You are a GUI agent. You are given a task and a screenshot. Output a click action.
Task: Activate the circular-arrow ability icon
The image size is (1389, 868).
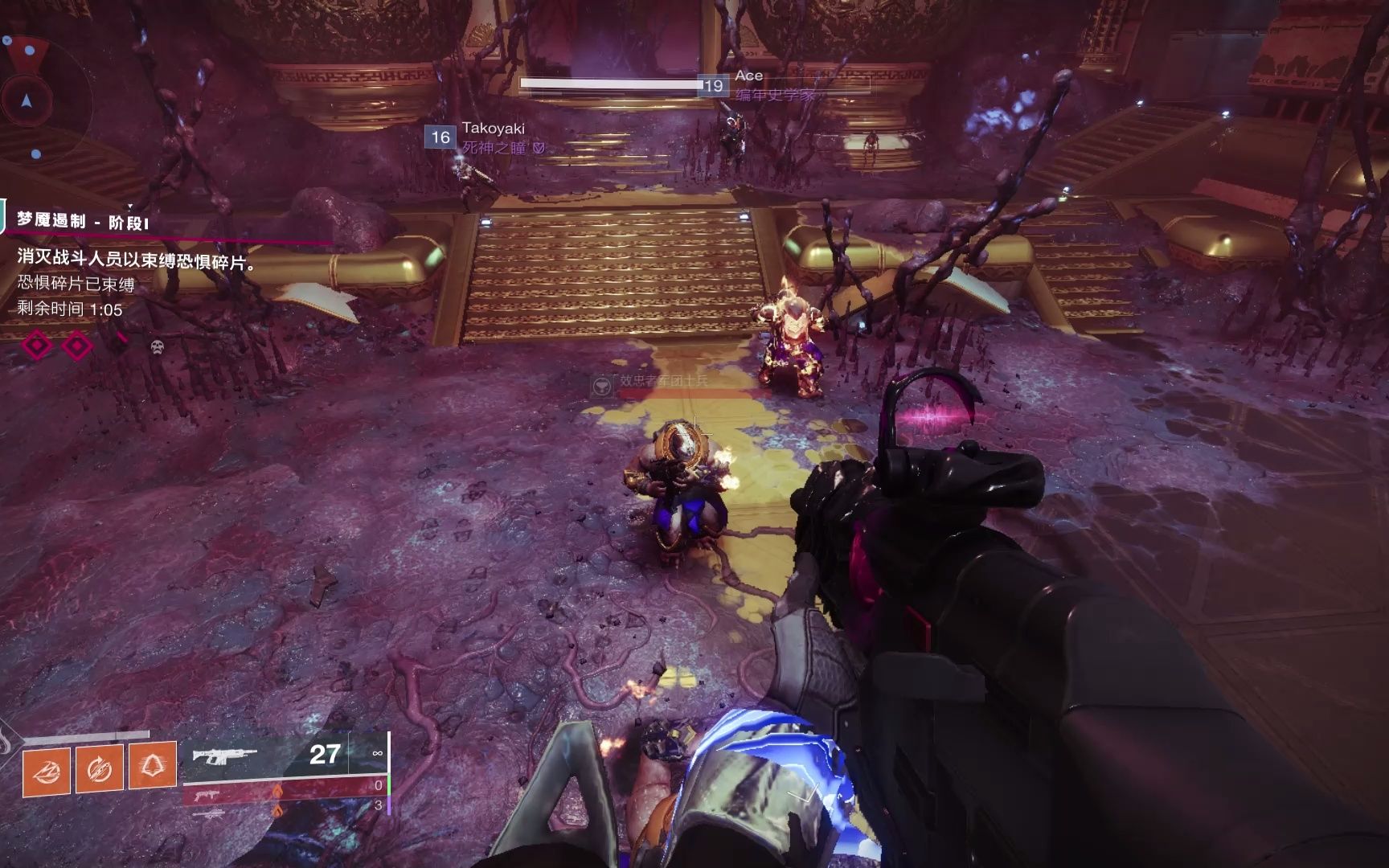coord(99,769)
